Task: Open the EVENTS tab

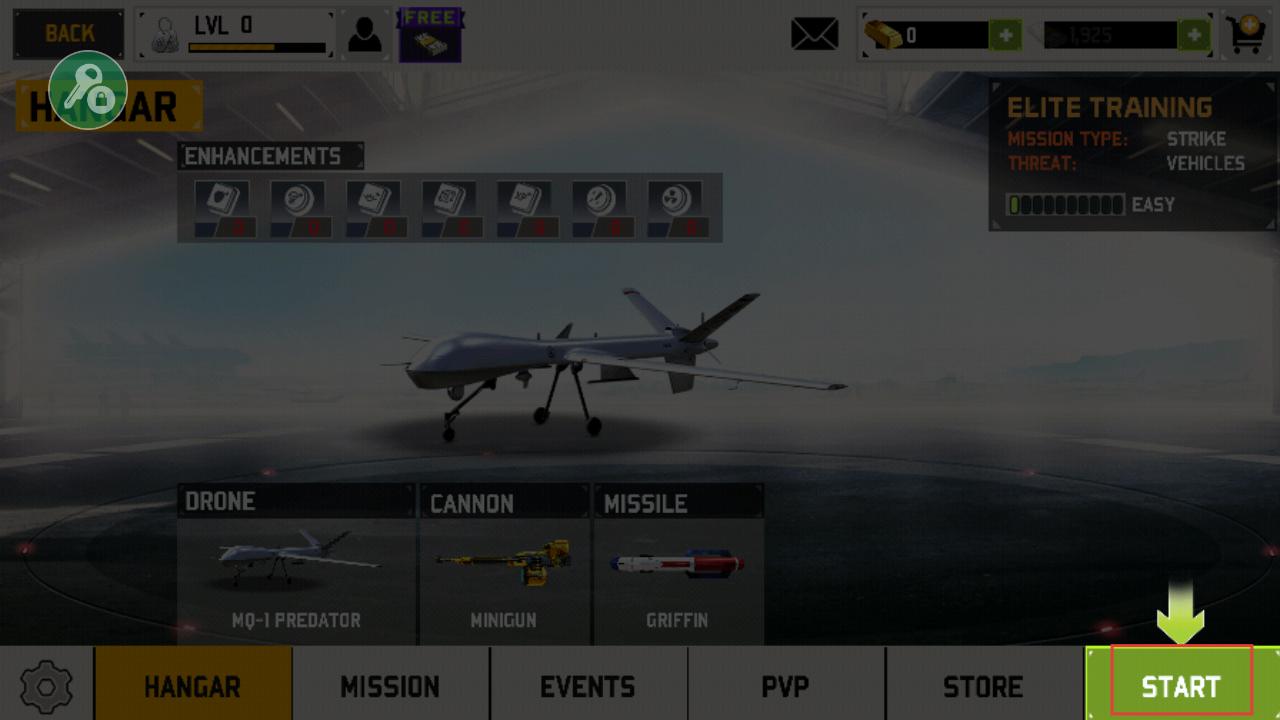Action: (x=587, y=686)
